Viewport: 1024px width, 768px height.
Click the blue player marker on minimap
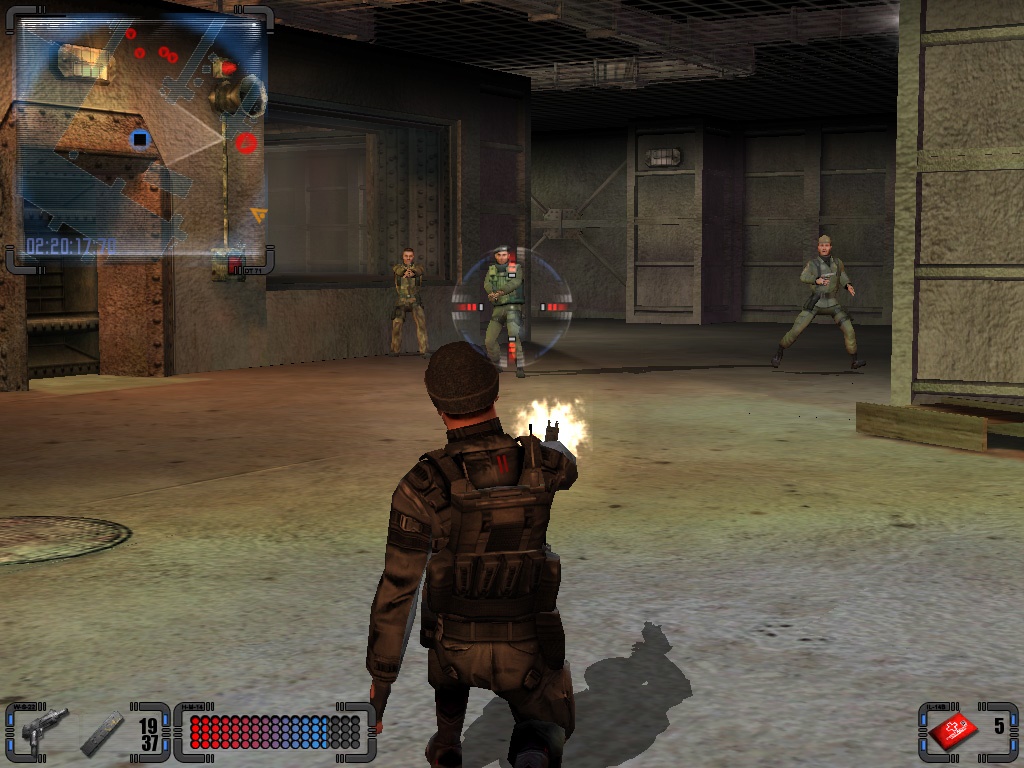tap(140, 139)
